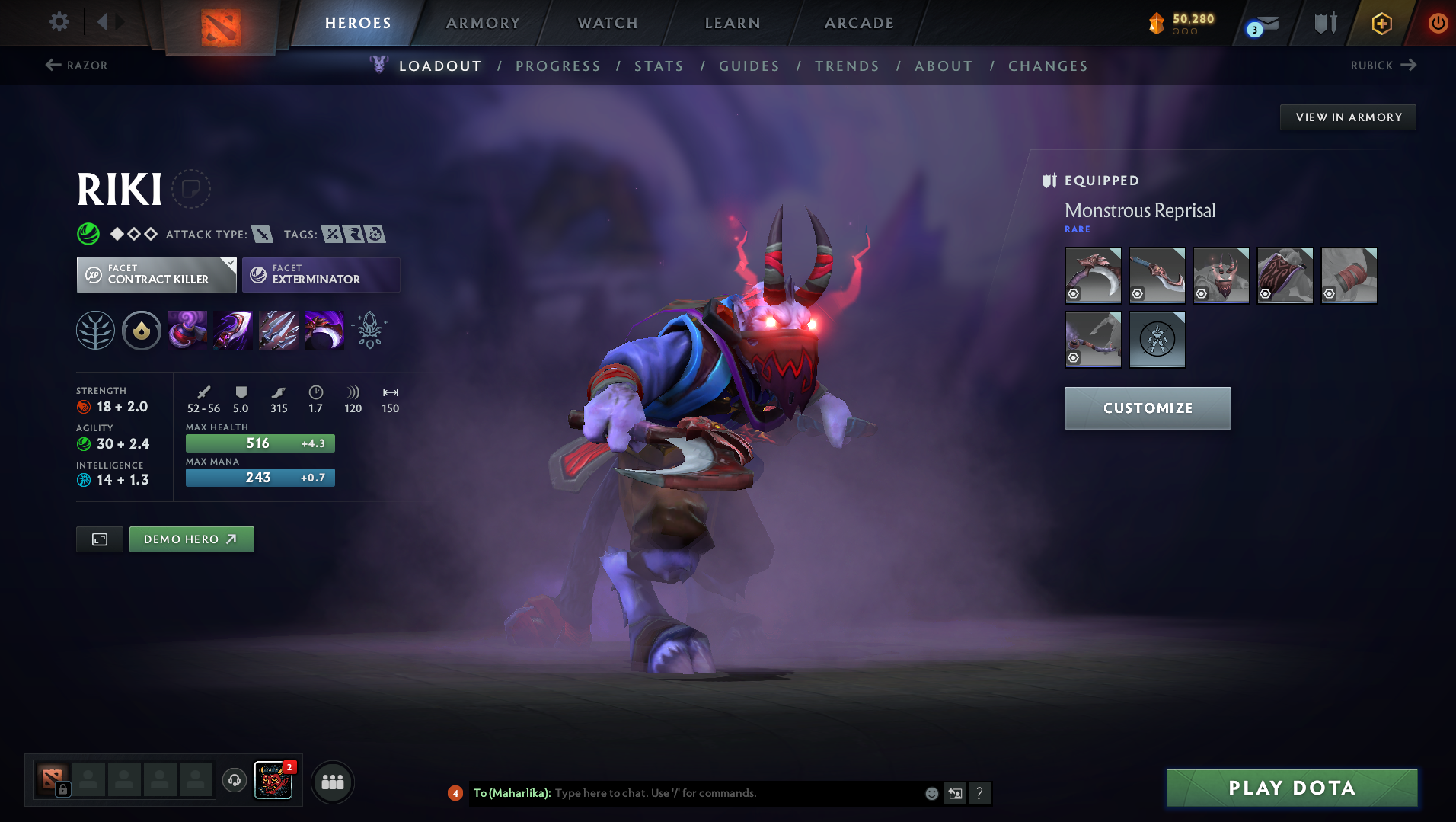
Task: Select the Cloak and Dagger ability icon
Action: pos(324,330)
